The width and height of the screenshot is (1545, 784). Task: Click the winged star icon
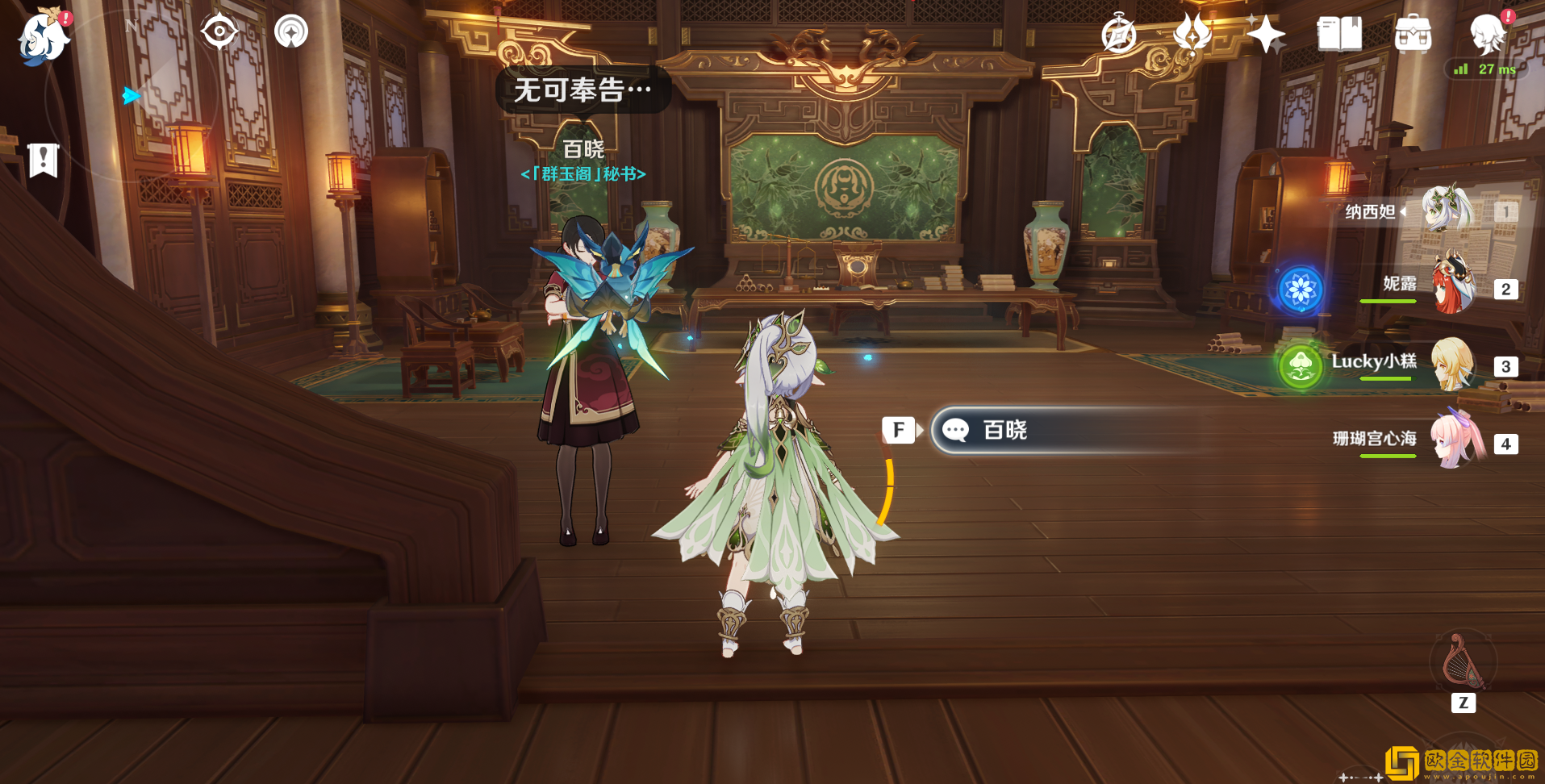pos(1192,34)
